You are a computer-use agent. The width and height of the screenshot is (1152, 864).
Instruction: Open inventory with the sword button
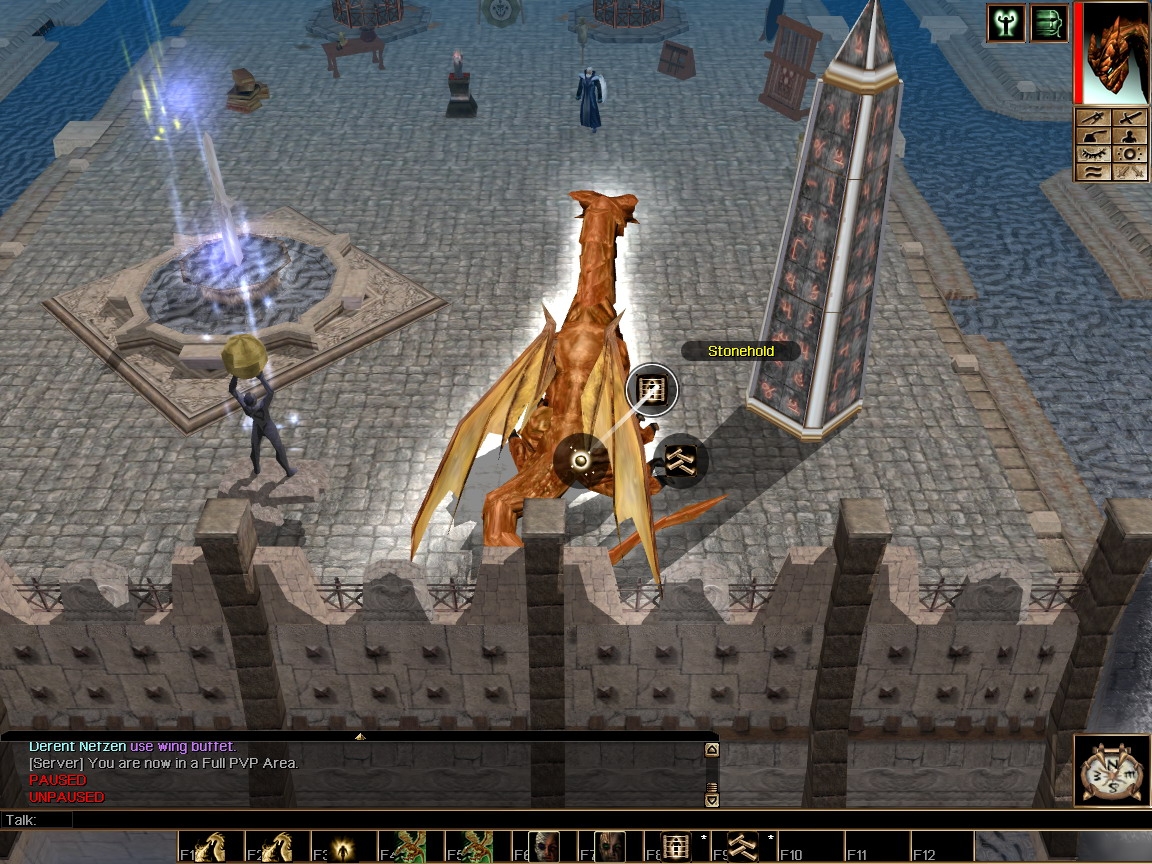click(1130, 119)
